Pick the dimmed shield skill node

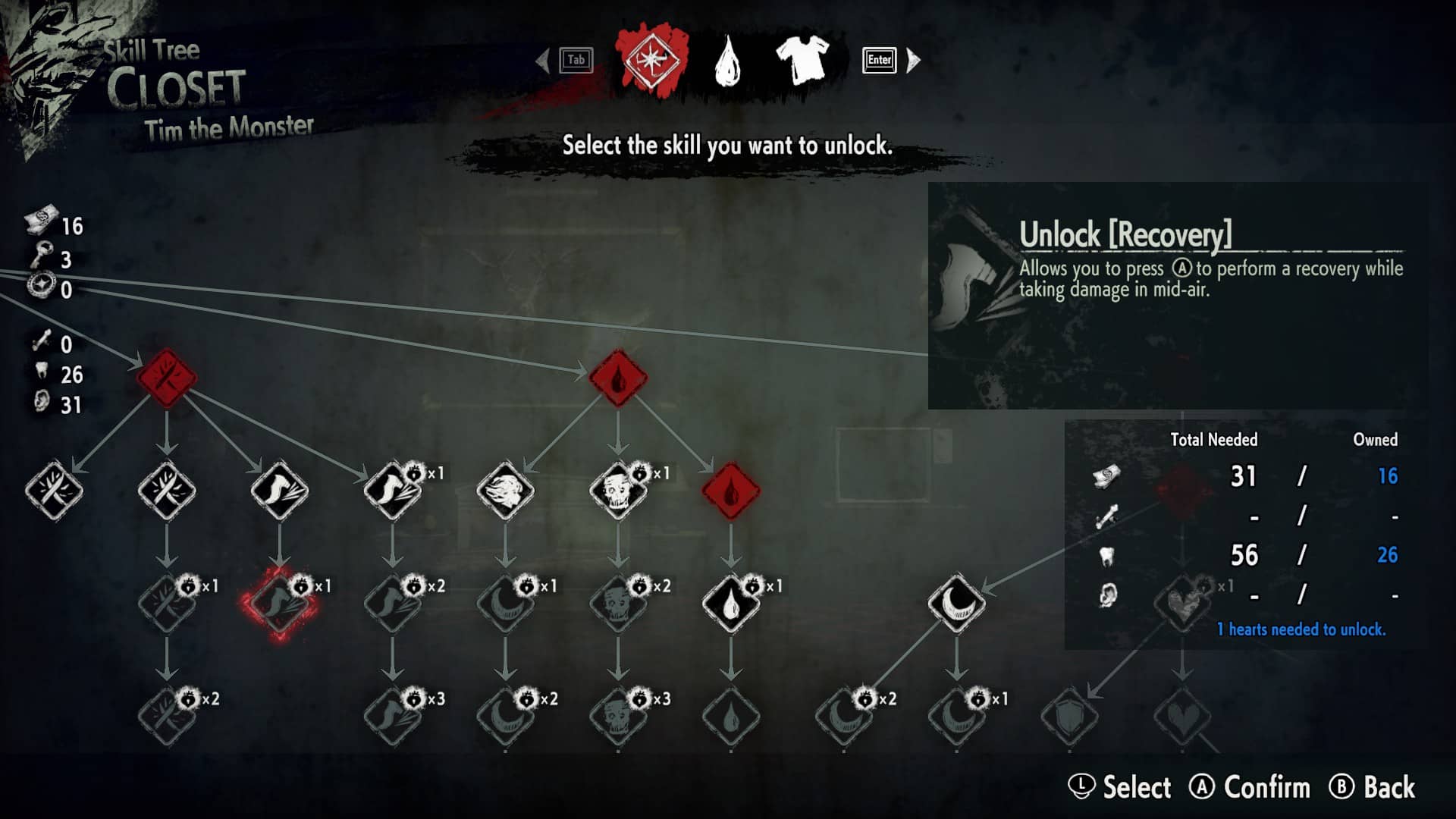click(x=1069, y=716)
